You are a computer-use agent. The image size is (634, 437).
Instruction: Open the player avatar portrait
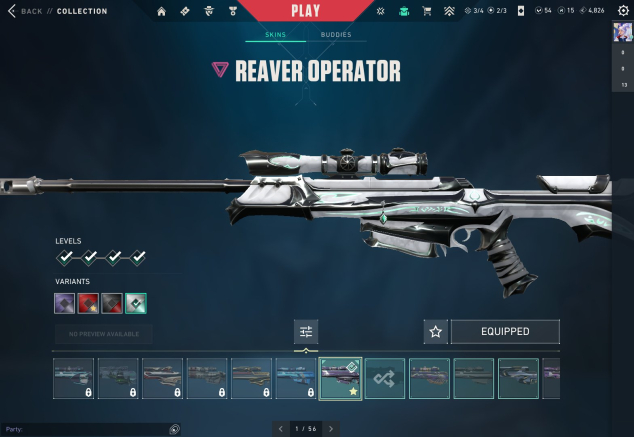pyautogui.click(x=622, y=33)
